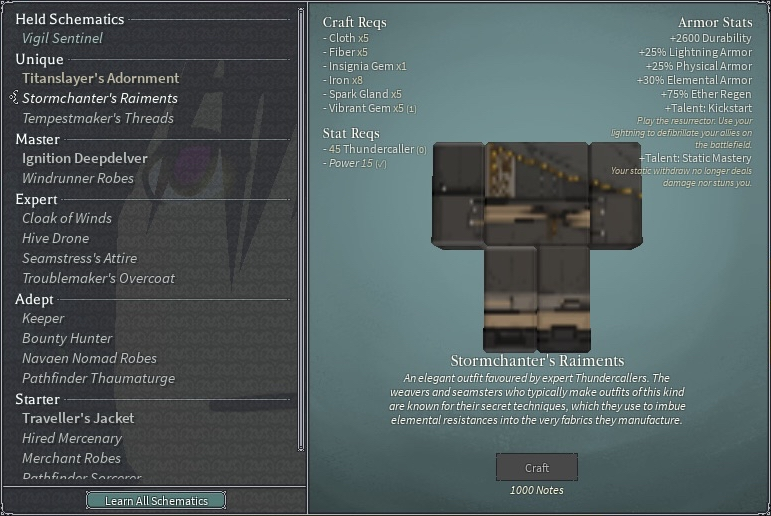771x516 pixels.
Task: Choose the Hired Mercenary outfit
Action: click(x=72, y=438)
